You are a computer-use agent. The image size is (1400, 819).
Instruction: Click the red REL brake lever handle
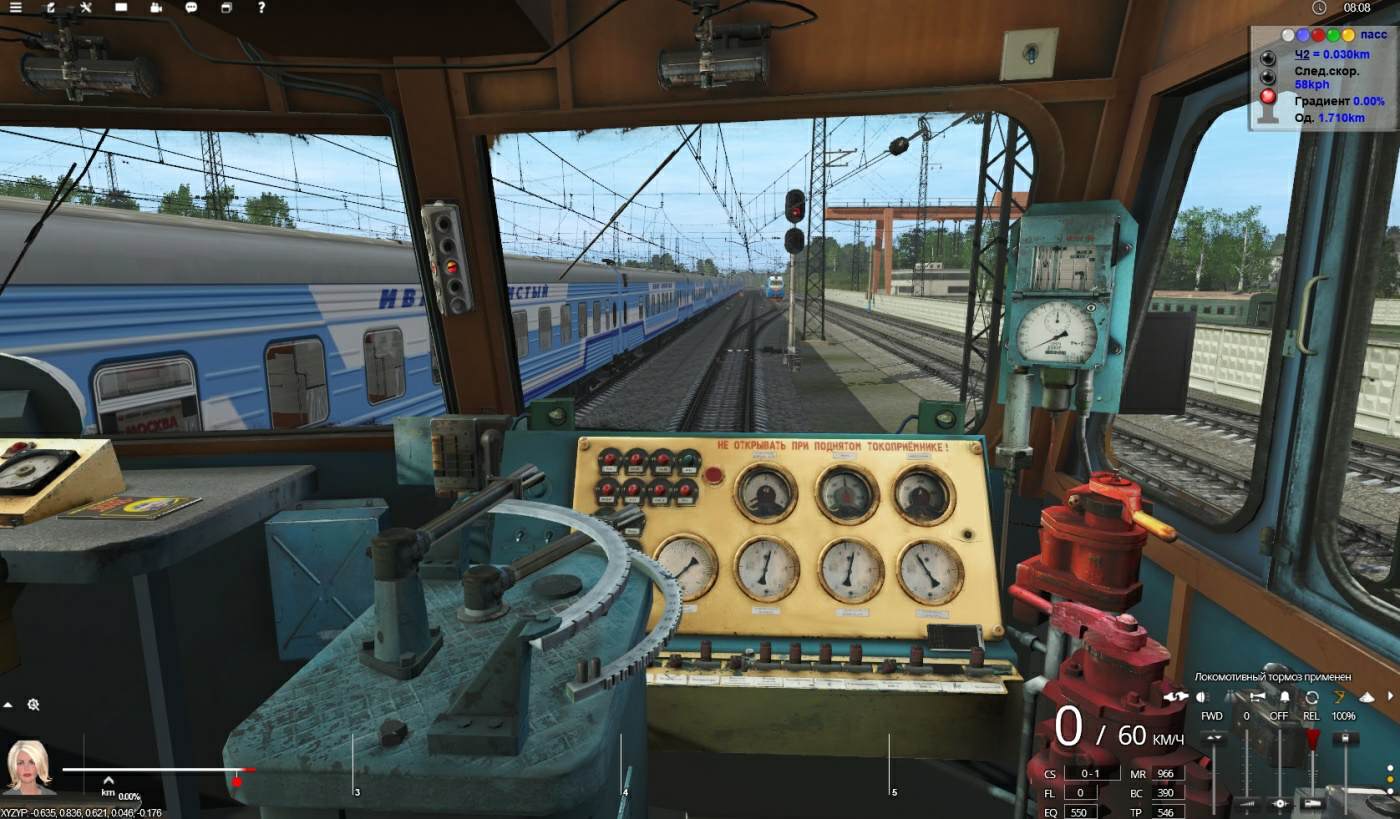[1312, 738]
